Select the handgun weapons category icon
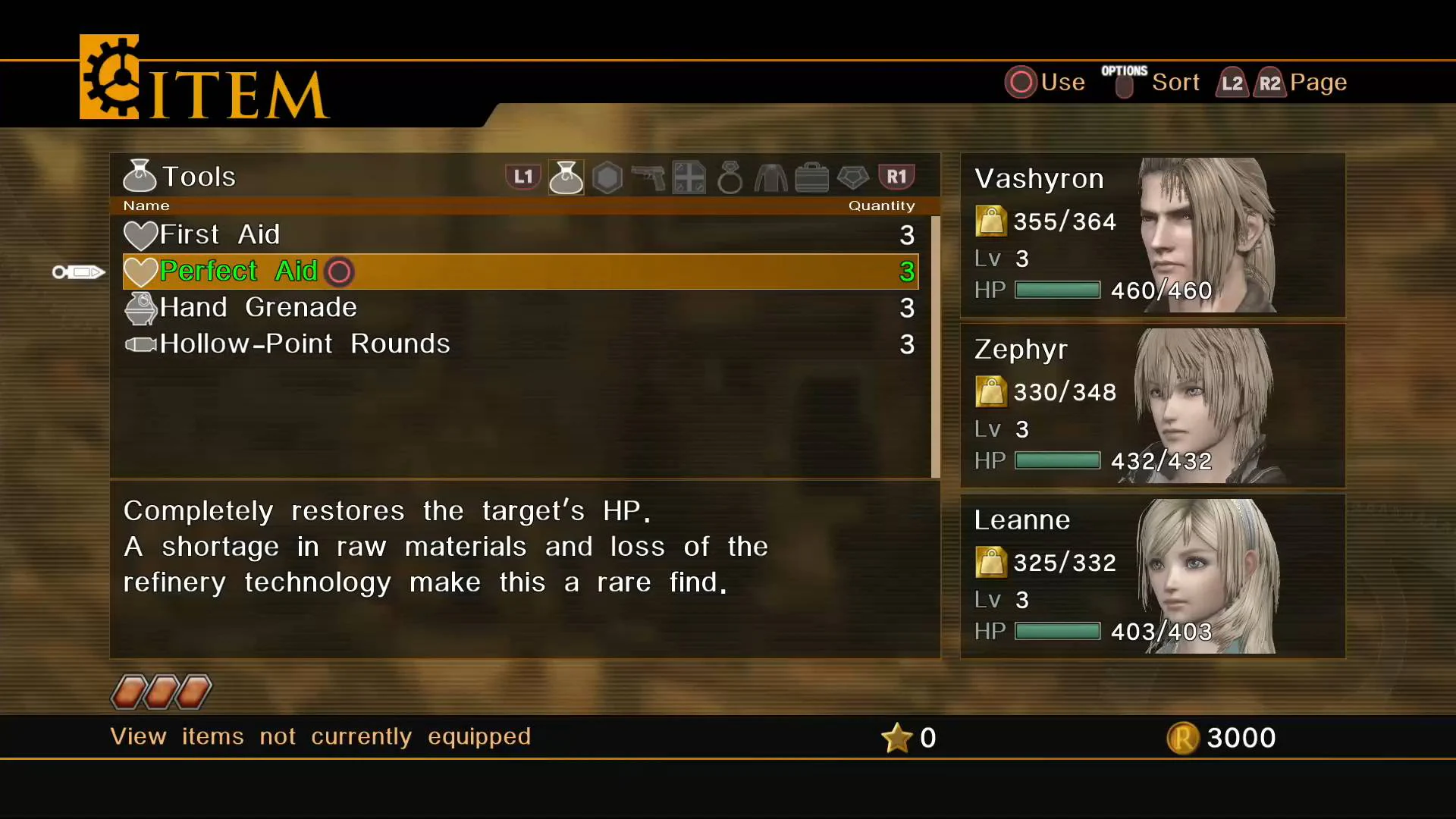 tap(648, 176)
